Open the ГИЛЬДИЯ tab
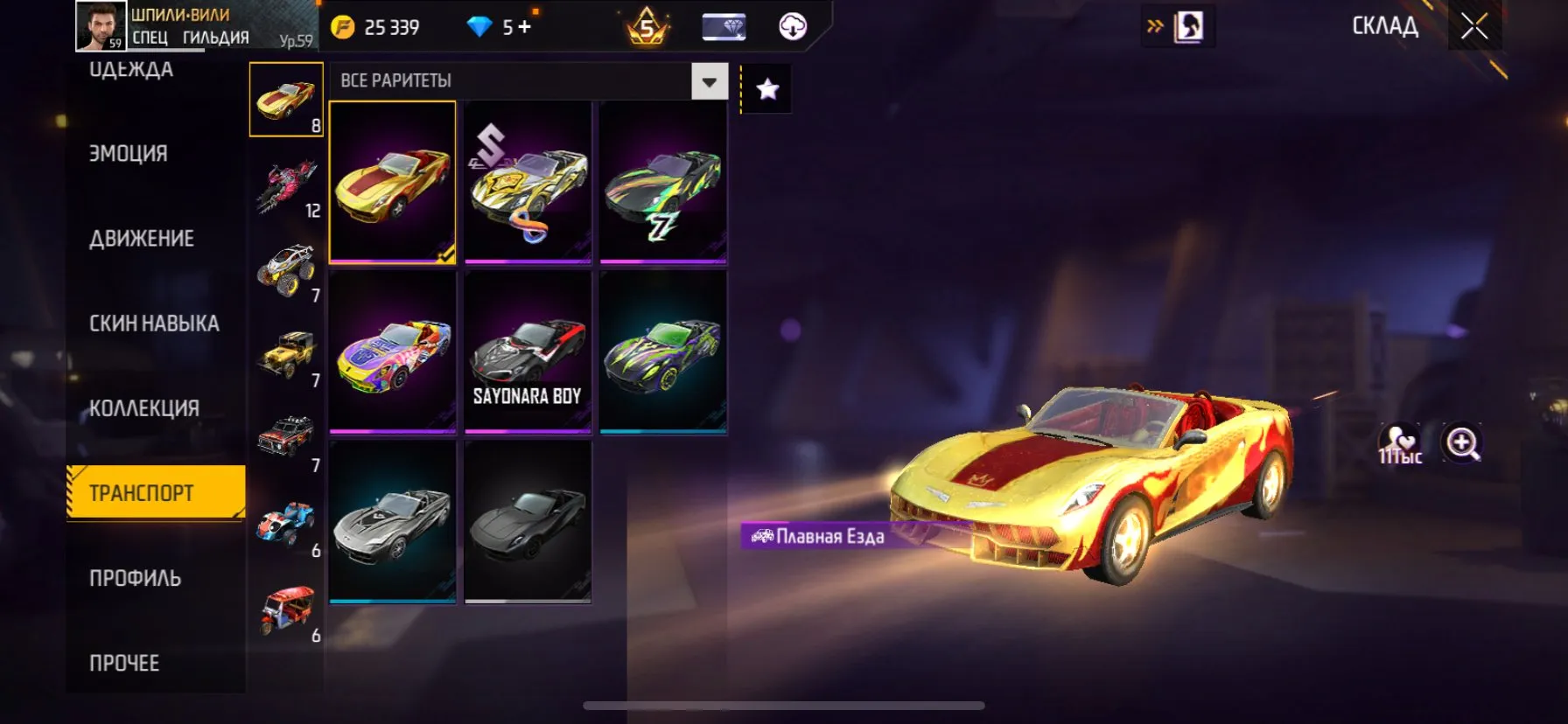The width and height of the screenshot is (1568, 724). coord(214,38)
